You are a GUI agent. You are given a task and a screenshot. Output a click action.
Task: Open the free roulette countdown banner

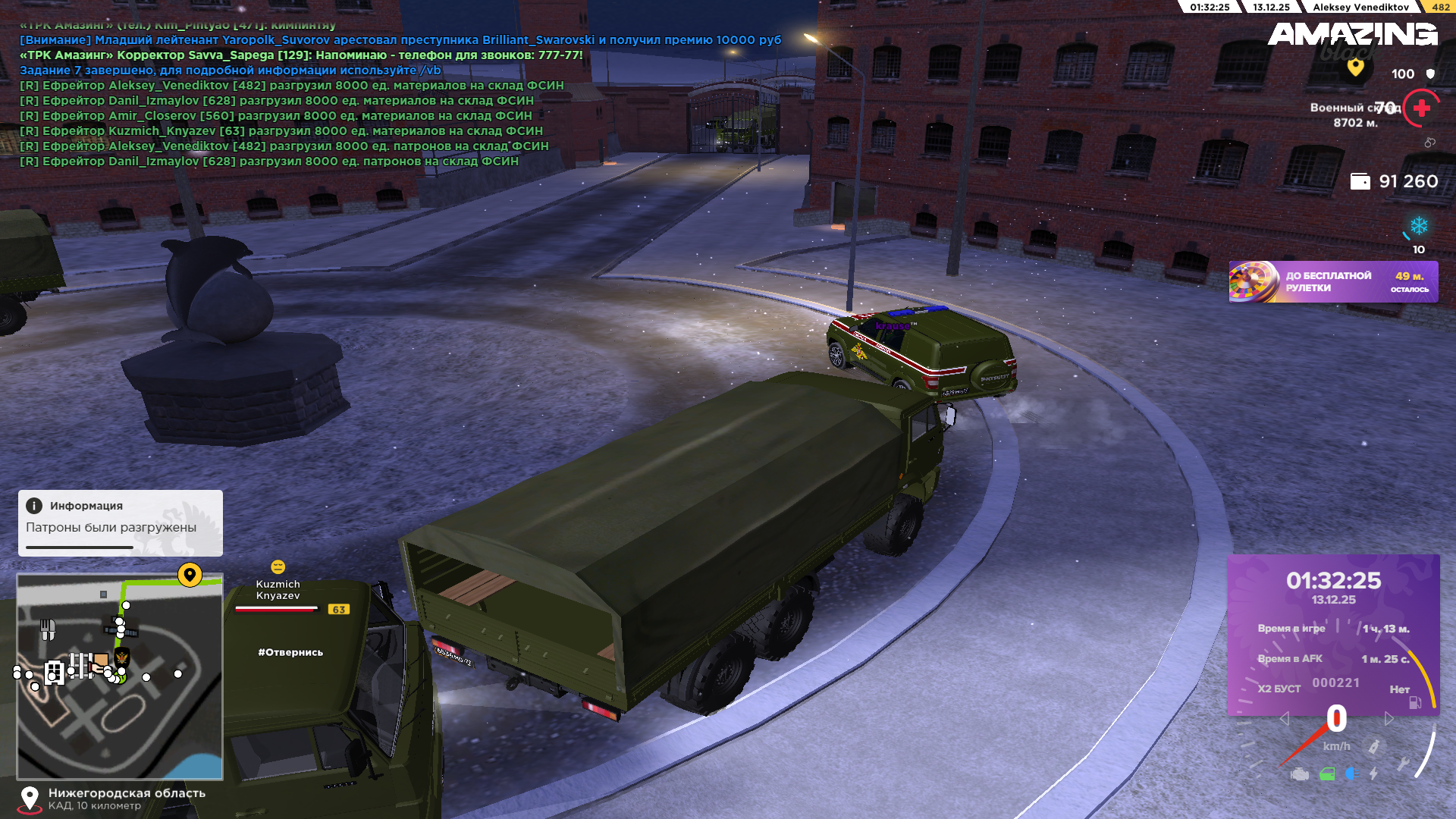tap(1333, 282)
